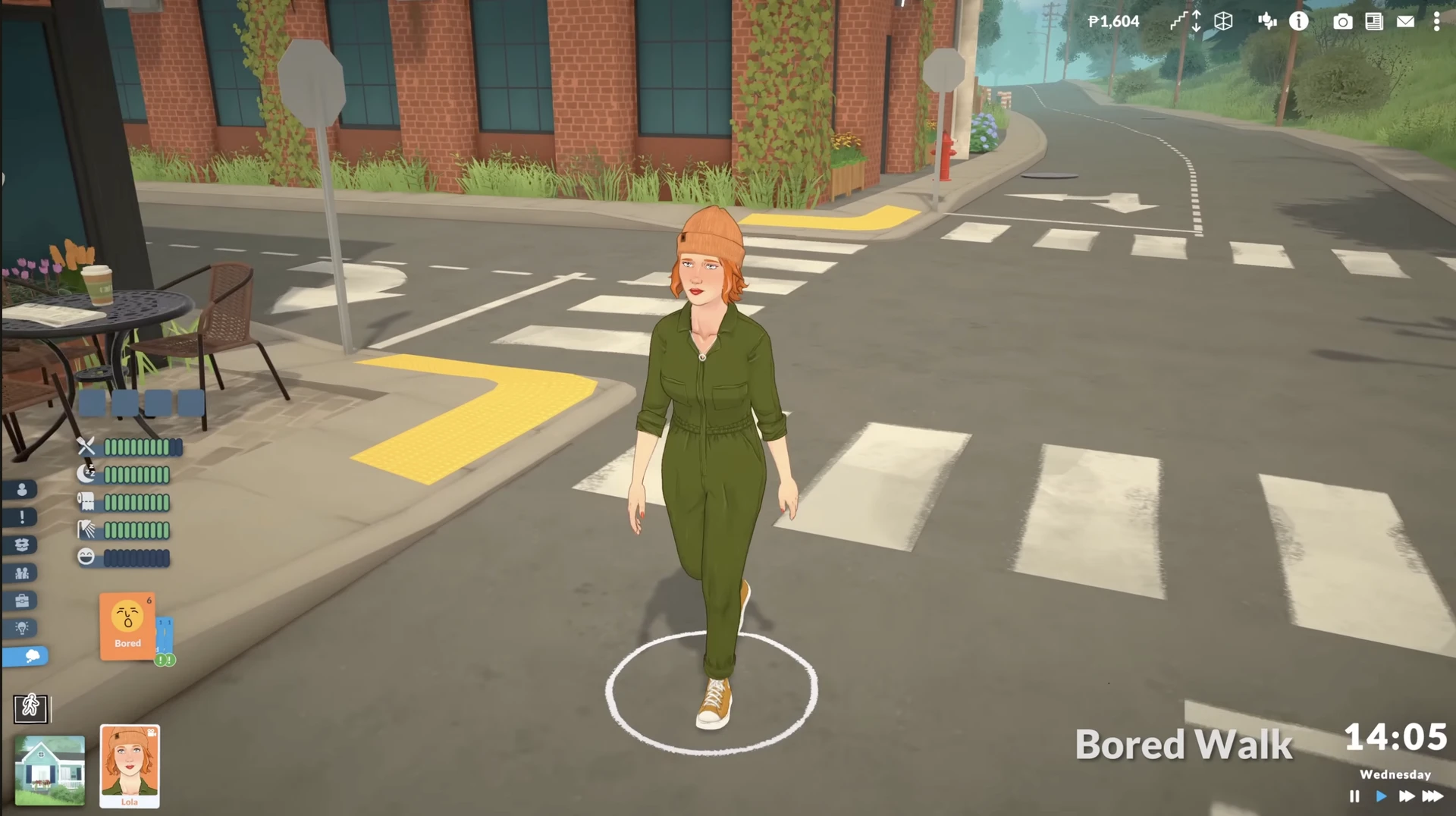
Task: Set game speed to normal play
Action: pos(1381,796)
